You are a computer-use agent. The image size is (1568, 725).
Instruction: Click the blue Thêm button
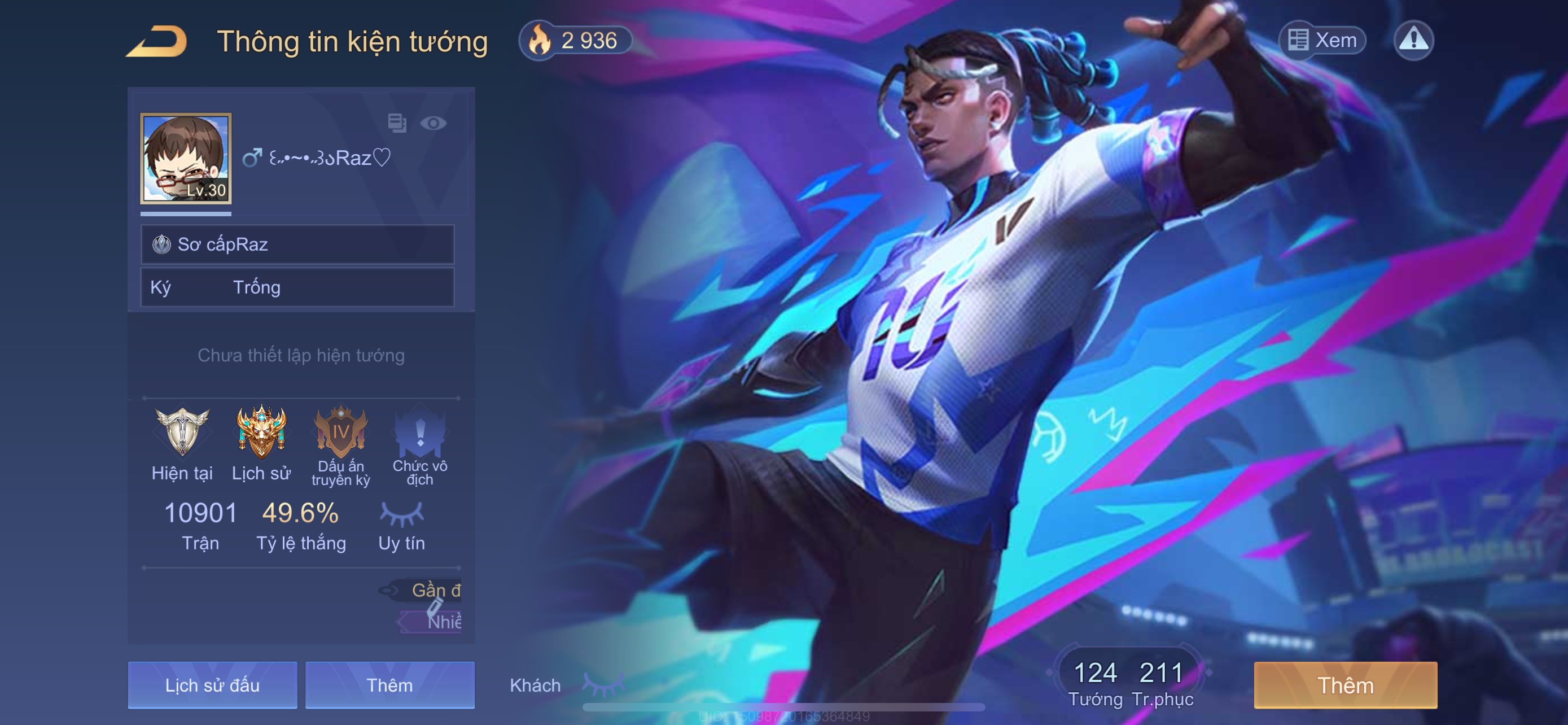pos(389,685)
